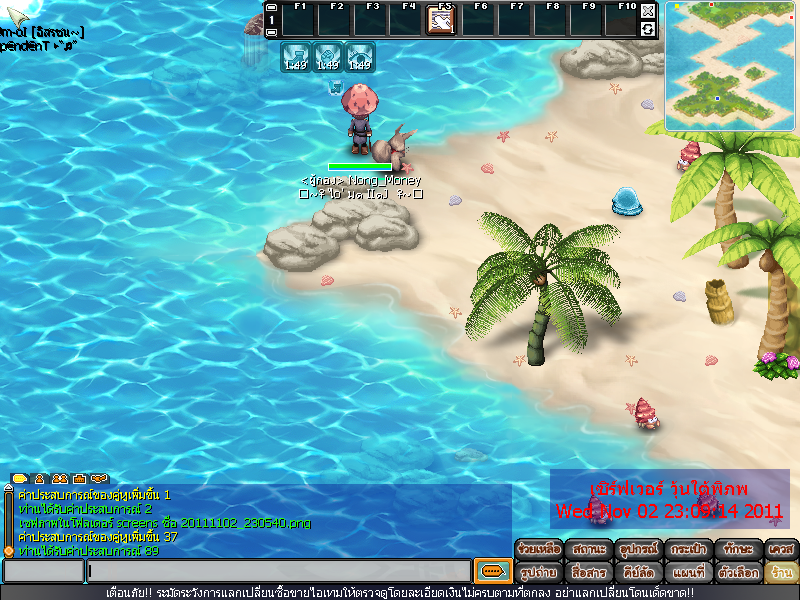Use the skill in hotbar slot F5
Viewport: 800px width, 600px height.
441,20
